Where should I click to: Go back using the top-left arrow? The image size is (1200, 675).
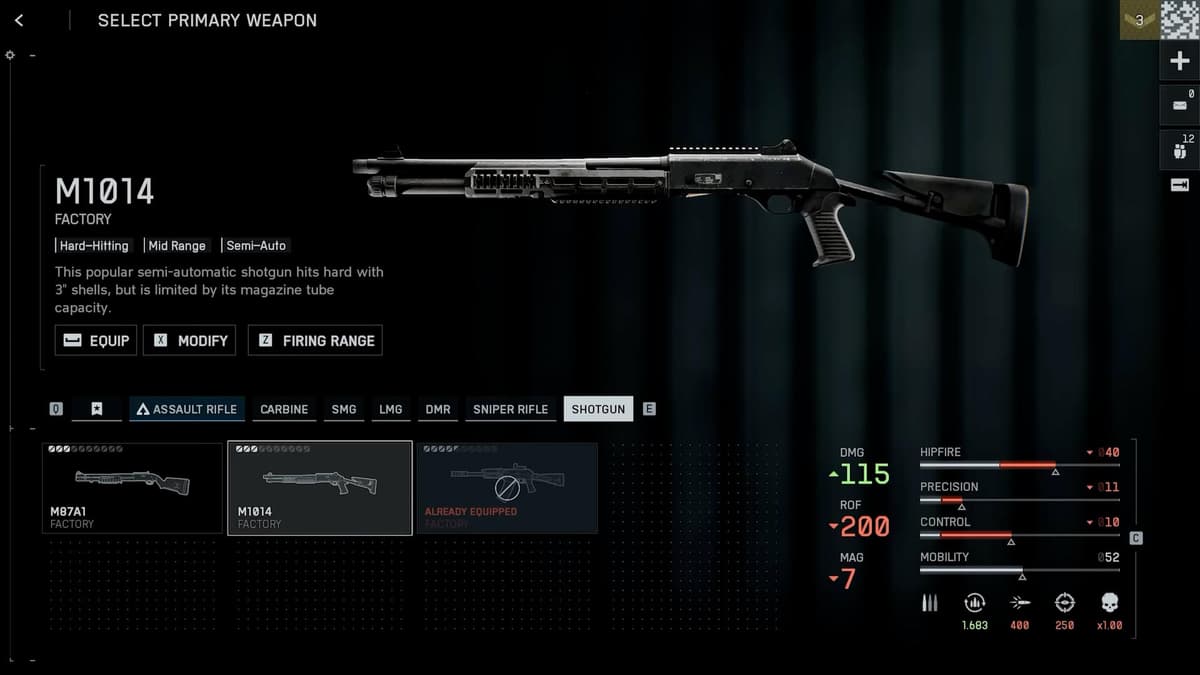coord(19,20)
